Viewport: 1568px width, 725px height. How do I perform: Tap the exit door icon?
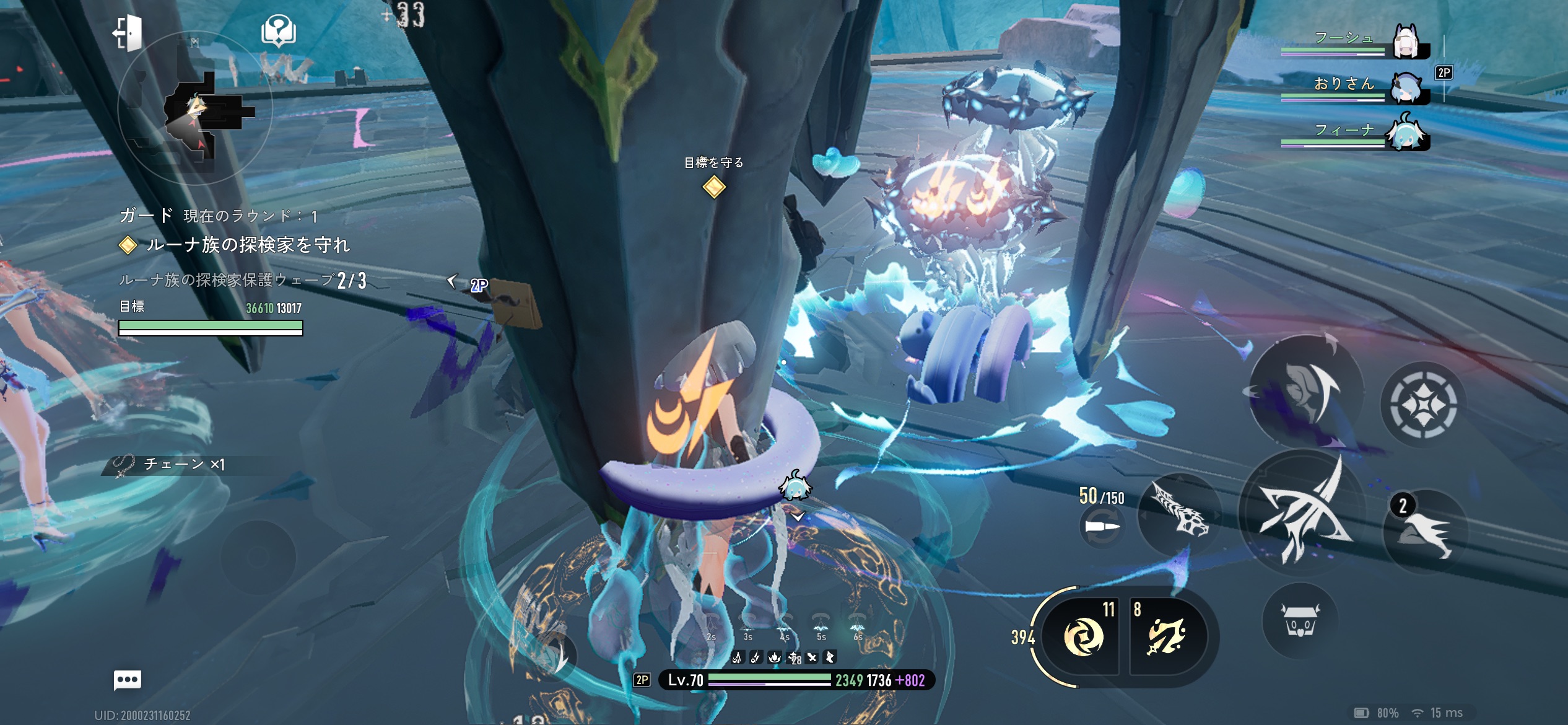coord(128,32)
